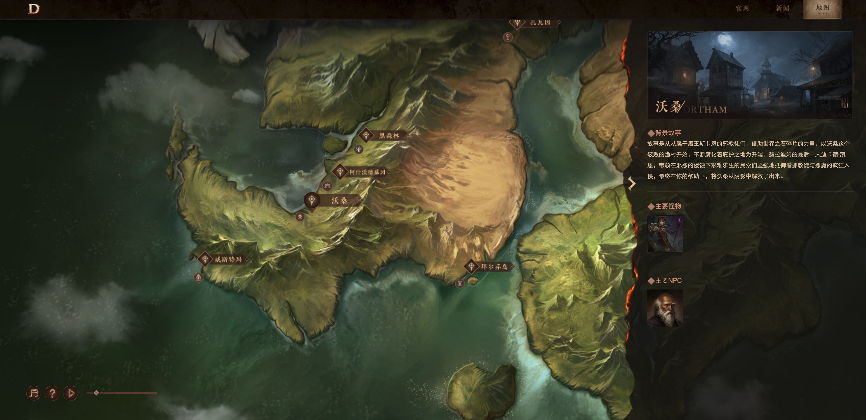Click the D logo in top bar
The width and height of the screenshot is (866, 420).
point(34,9)
